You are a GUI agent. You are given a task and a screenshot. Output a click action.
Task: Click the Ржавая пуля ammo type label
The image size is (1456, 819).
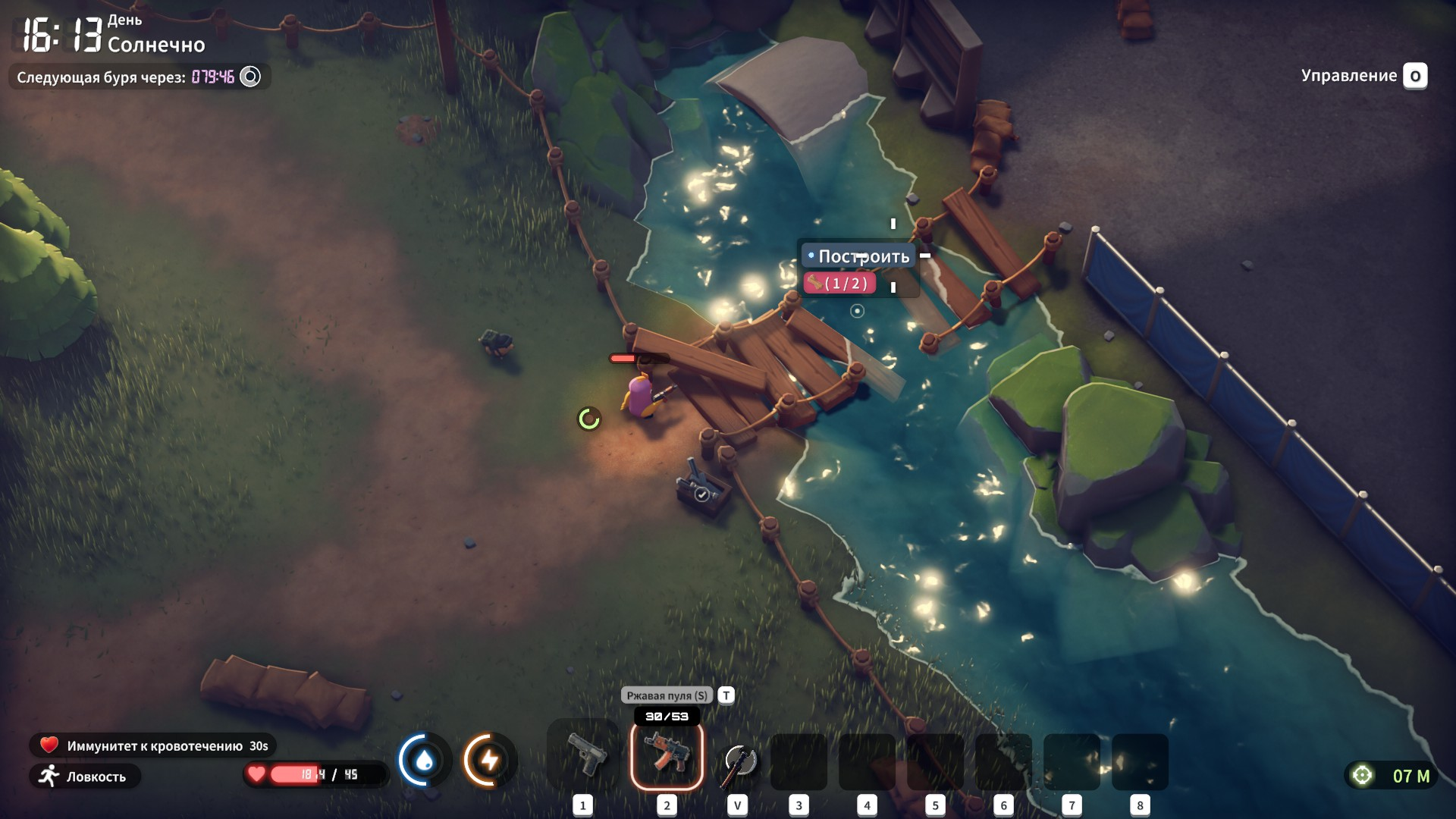pos(667,695)
